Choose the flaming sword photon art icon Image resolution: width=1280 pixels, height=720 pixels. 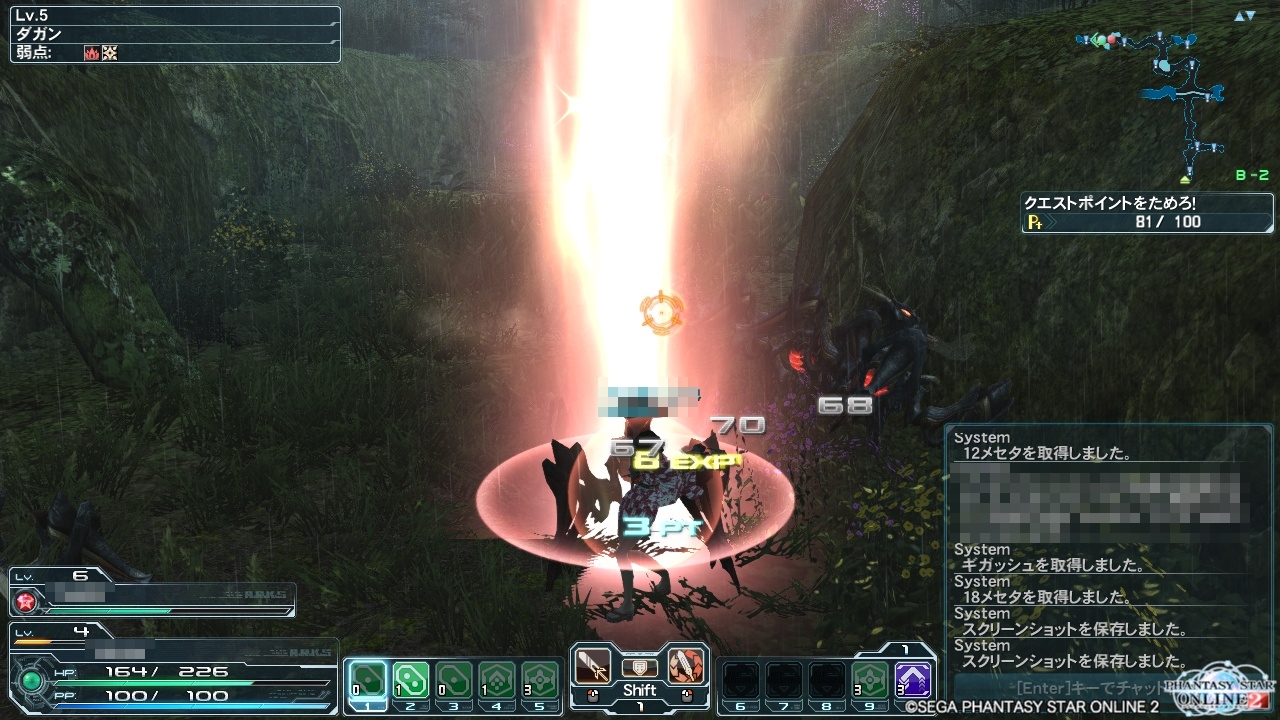[685, 664]
